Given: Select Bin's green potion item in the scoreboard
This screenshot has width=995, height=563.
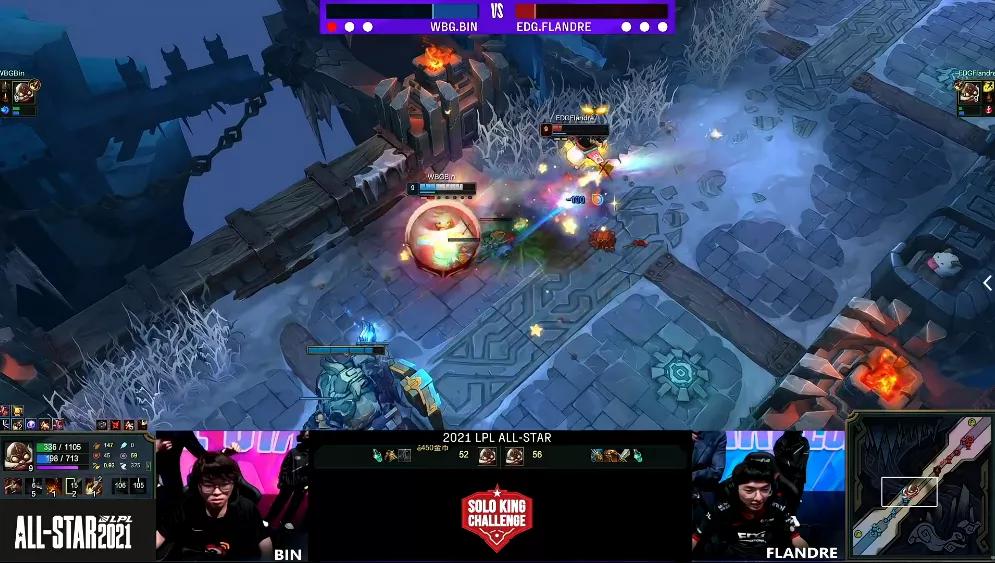Looking at the screenshot, I should (x=377, y=456).
